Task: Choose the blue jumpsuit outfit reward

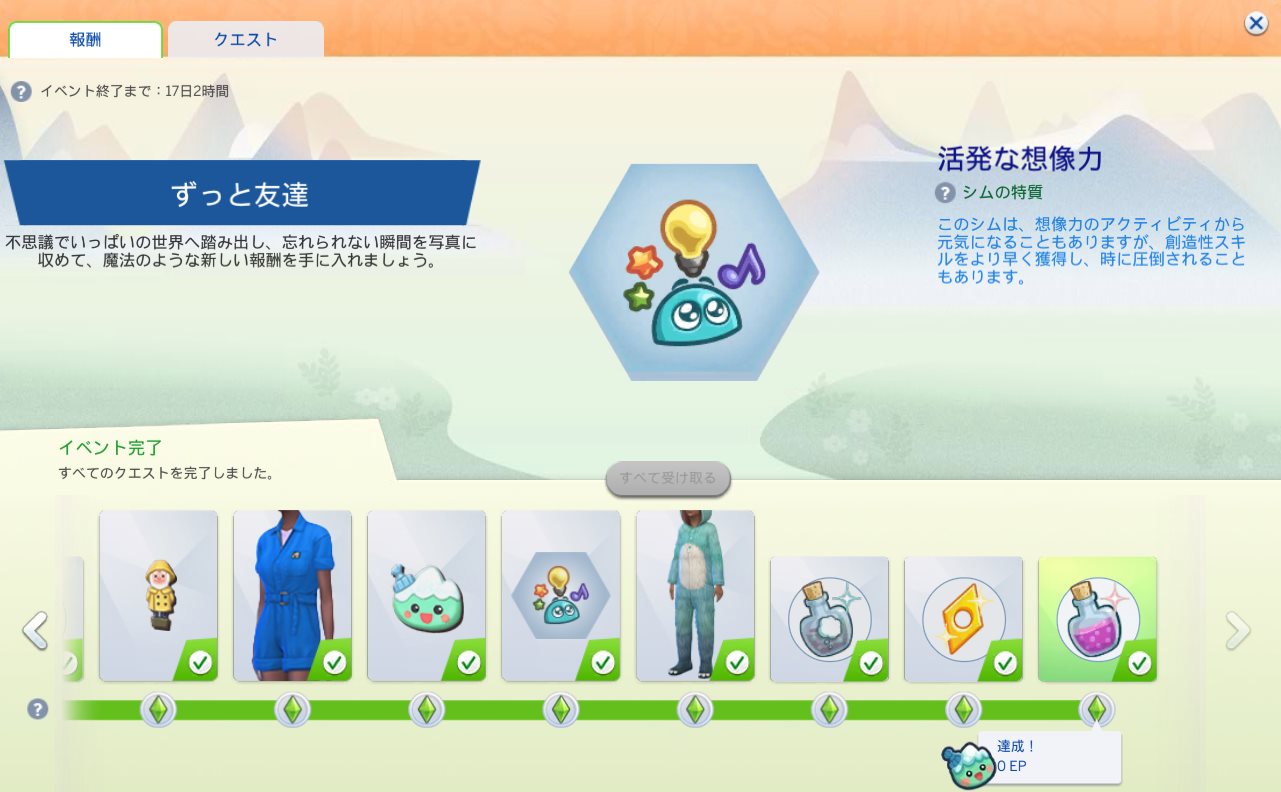Action: click(x=292, y=596)
